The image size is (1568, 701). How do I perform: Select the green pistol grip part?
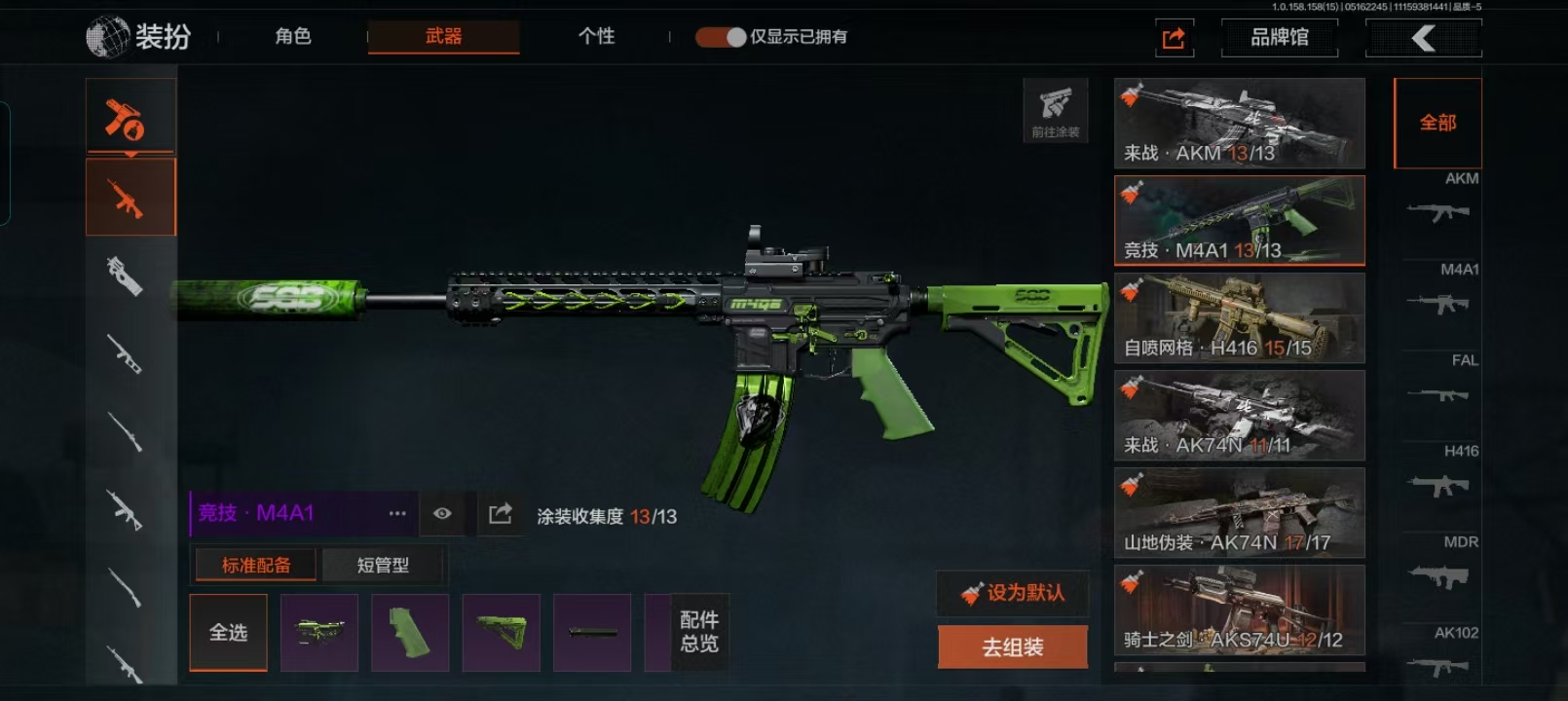click(410, 633)
